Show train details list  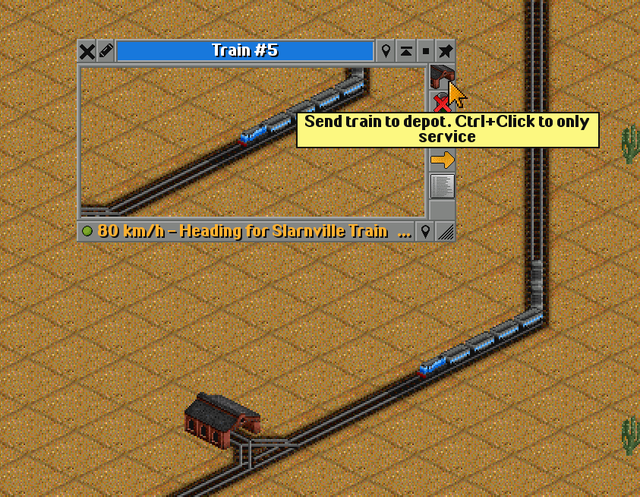pyautogui.click(x=441, y=186)
